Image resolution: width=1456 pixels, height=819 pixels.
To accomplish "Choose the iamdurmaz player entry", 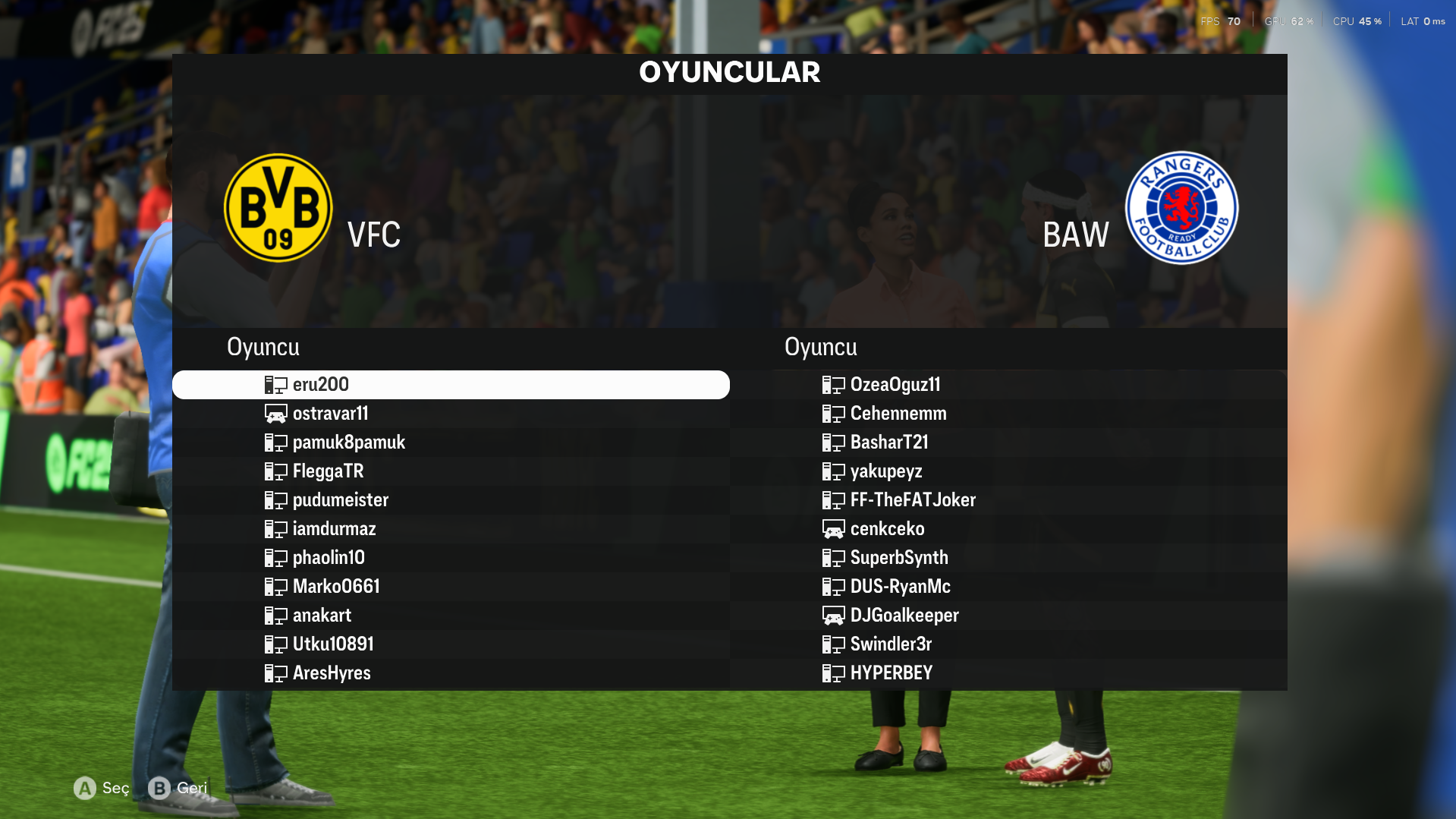I will tap(334, 529).
